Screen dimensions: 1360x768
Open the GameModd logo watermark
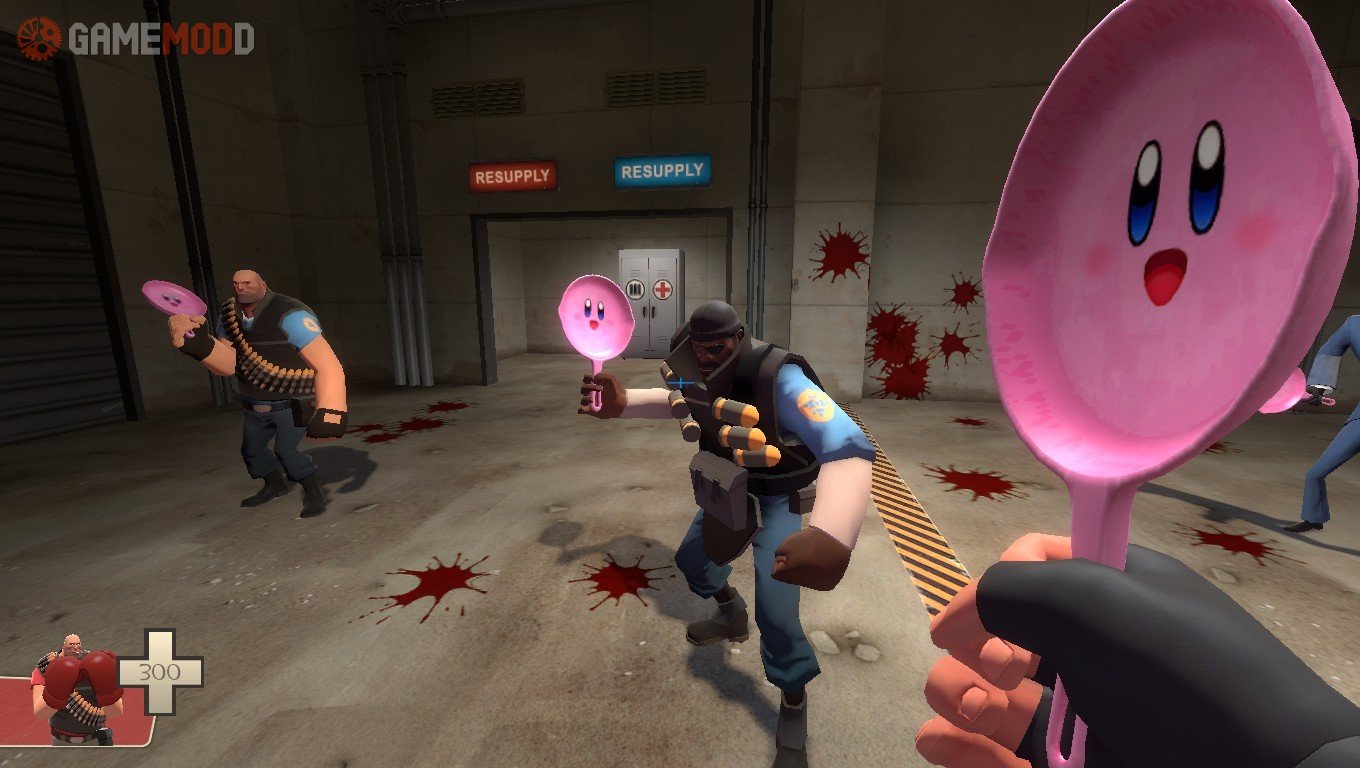pyautogui.click(x=136, y=38)
